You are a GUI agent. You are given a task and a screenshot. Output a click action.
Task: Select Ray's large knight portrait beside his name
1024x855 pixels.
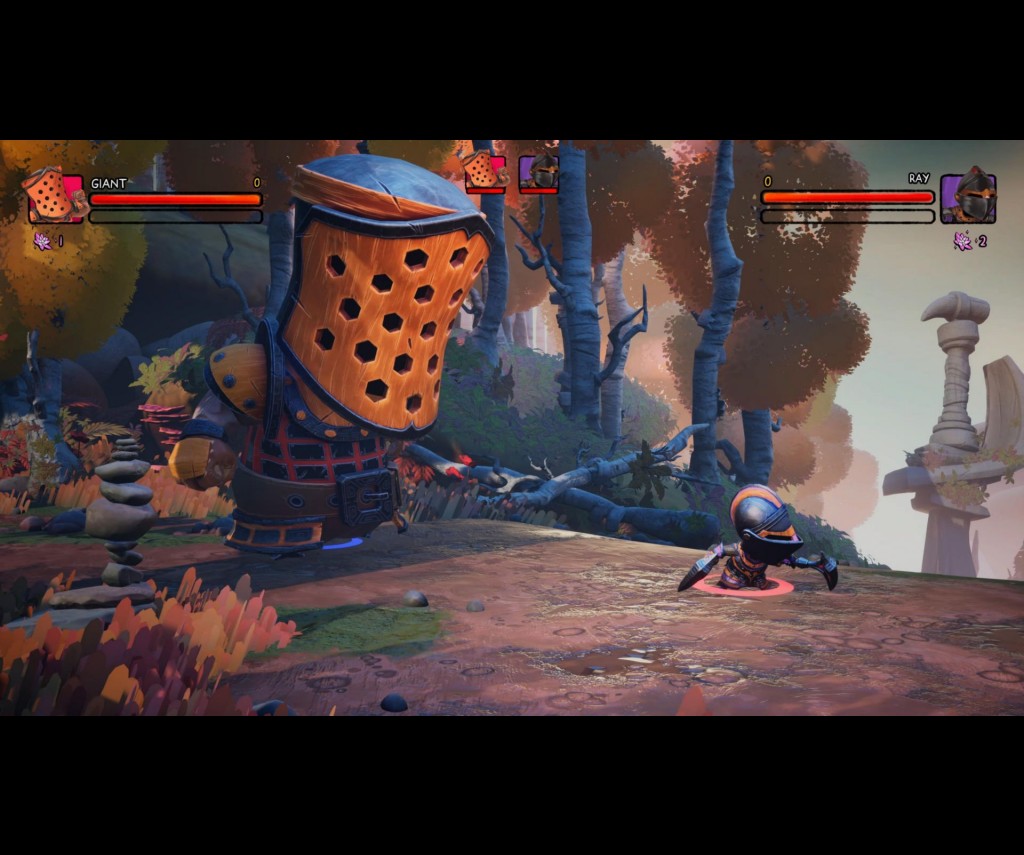tap(968, 196)
